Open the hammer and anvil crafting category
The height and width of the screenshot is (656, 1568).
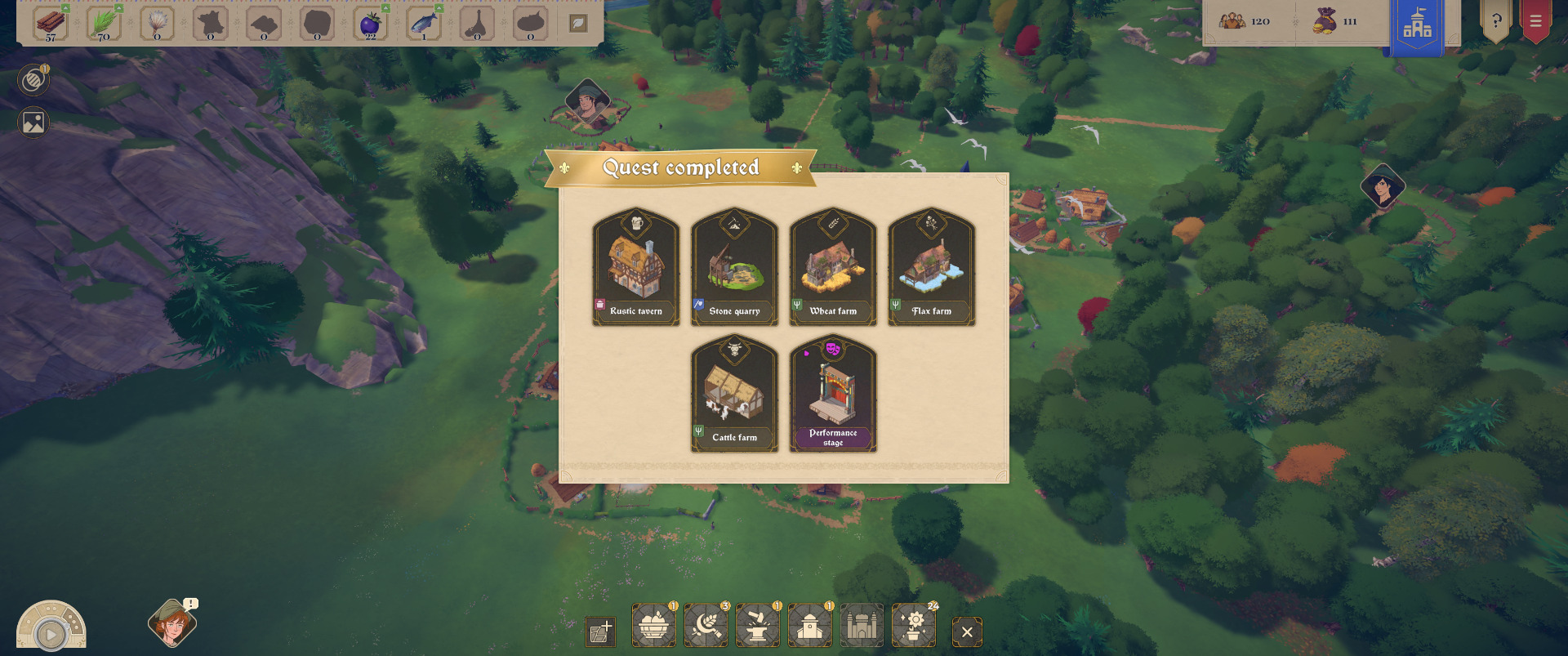(758, 627)
